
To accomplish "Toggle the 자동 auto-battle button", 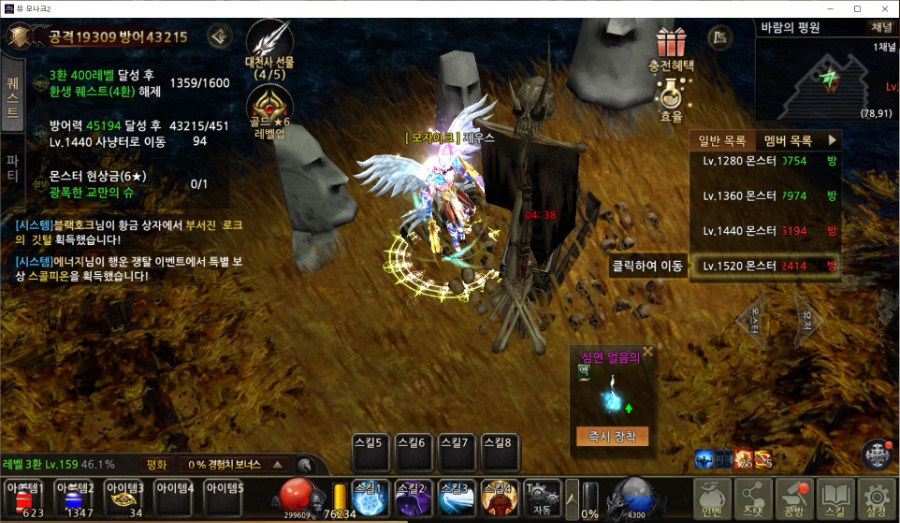I will point(542,497).
